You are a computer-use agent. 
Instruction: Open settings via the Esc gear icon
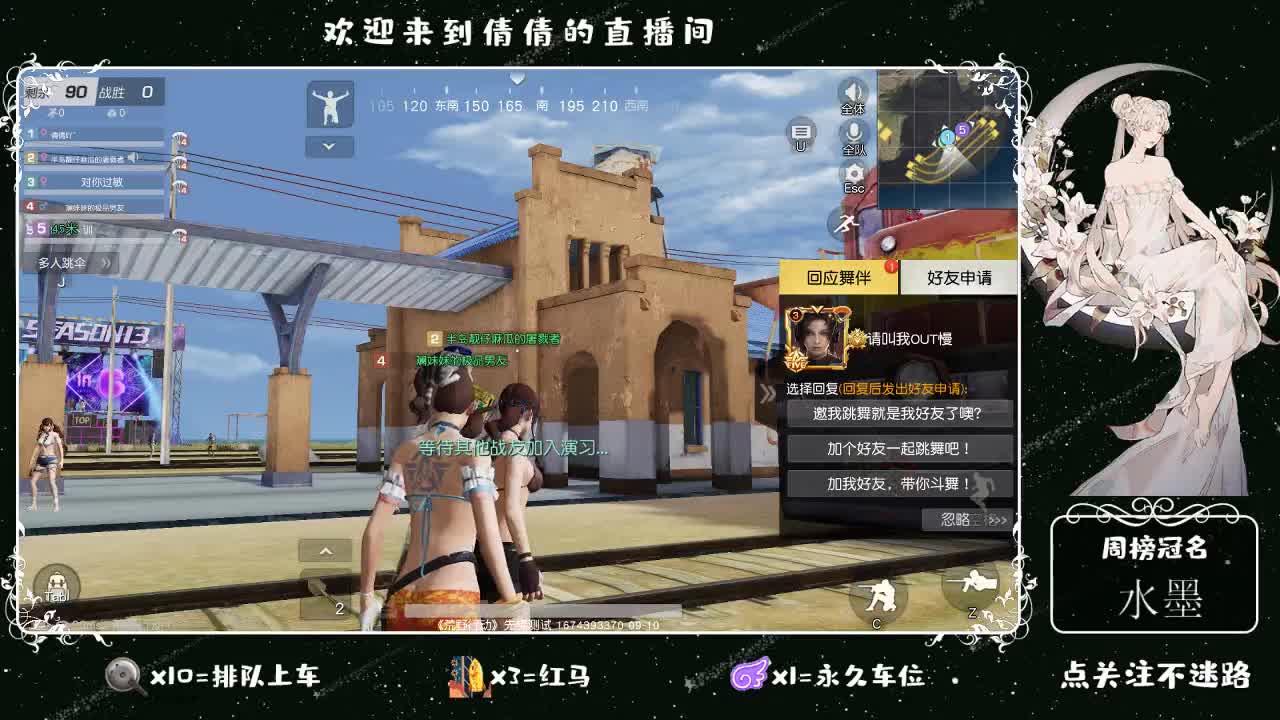852,170
